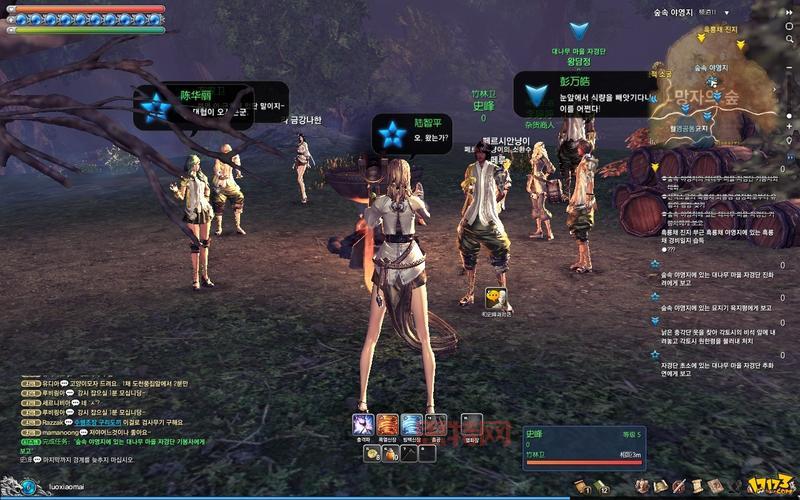
Task: Click the blue dragon emblem level orb
Action: tap(28, 487)
